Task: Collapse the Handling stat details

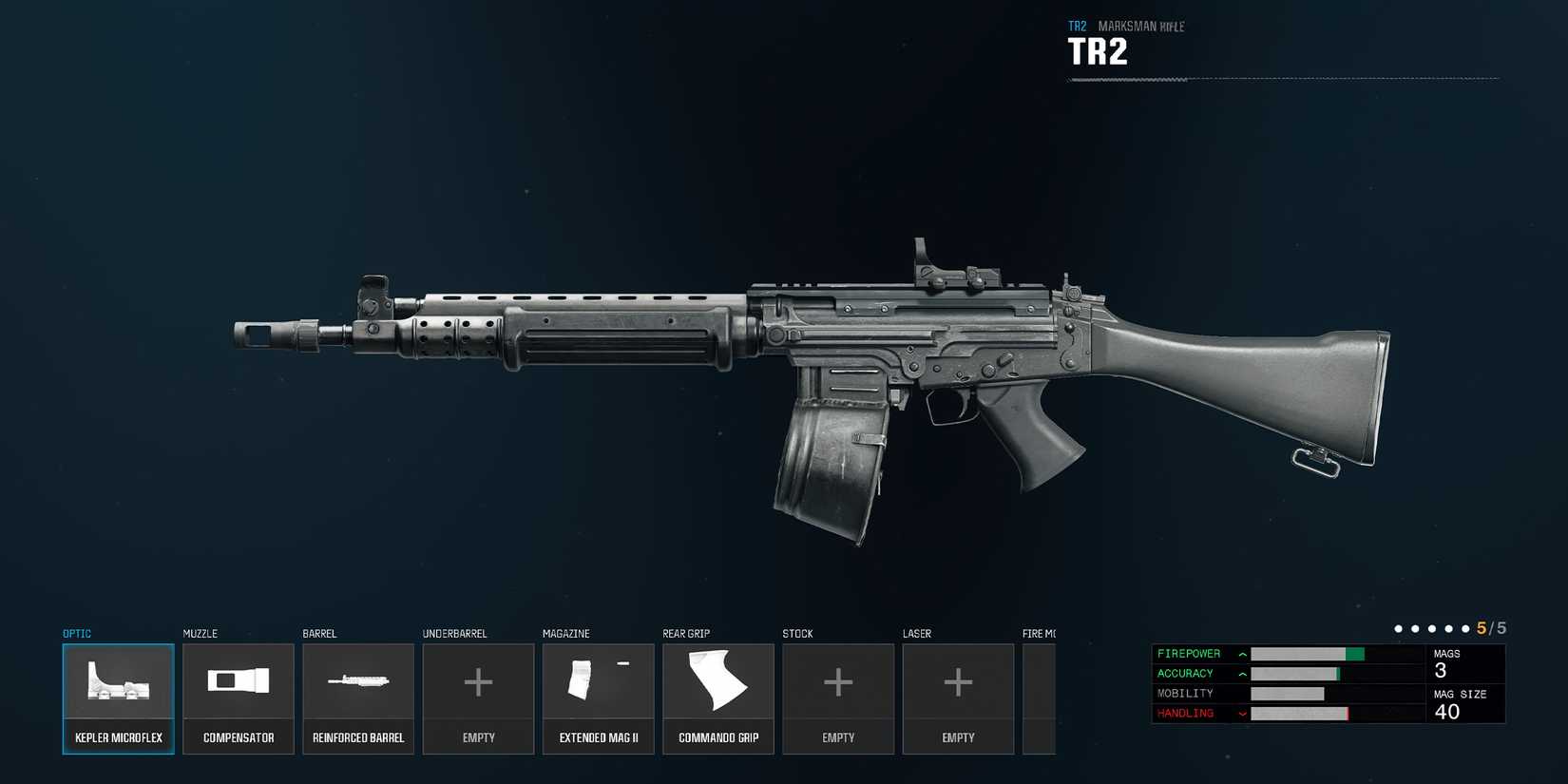Action: tap(1242, 713)
